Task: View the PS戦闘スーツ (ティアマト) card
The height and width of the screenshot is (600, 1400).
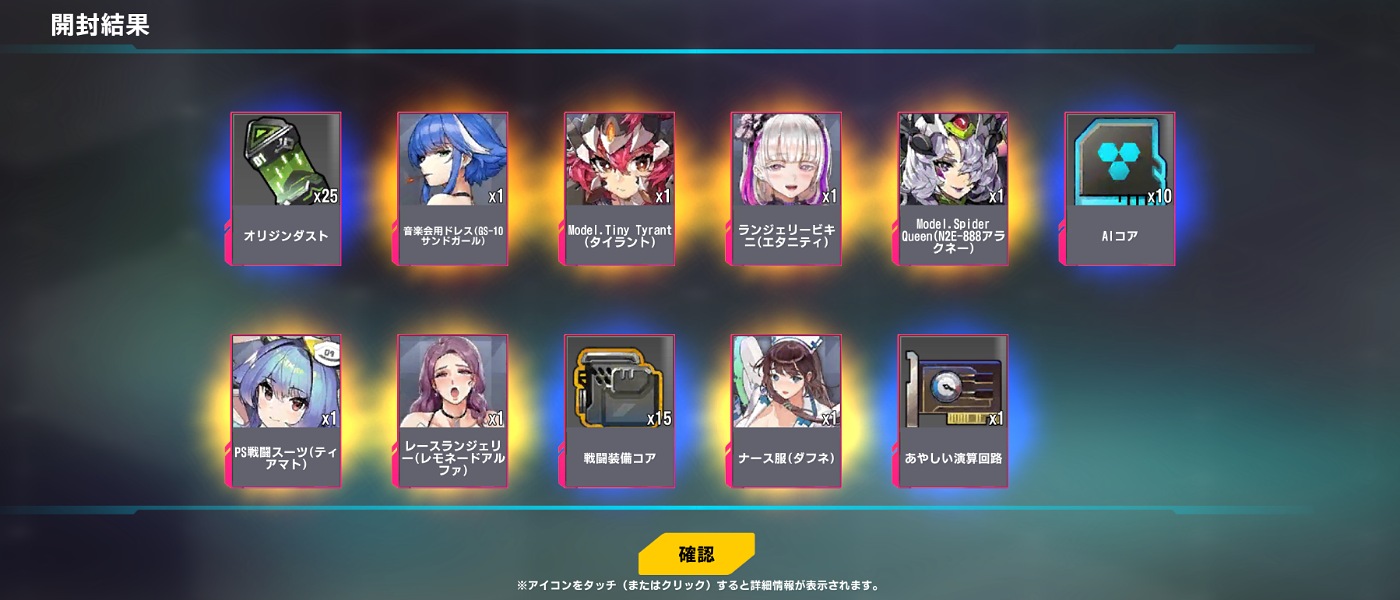Action: tap(286, 410)
